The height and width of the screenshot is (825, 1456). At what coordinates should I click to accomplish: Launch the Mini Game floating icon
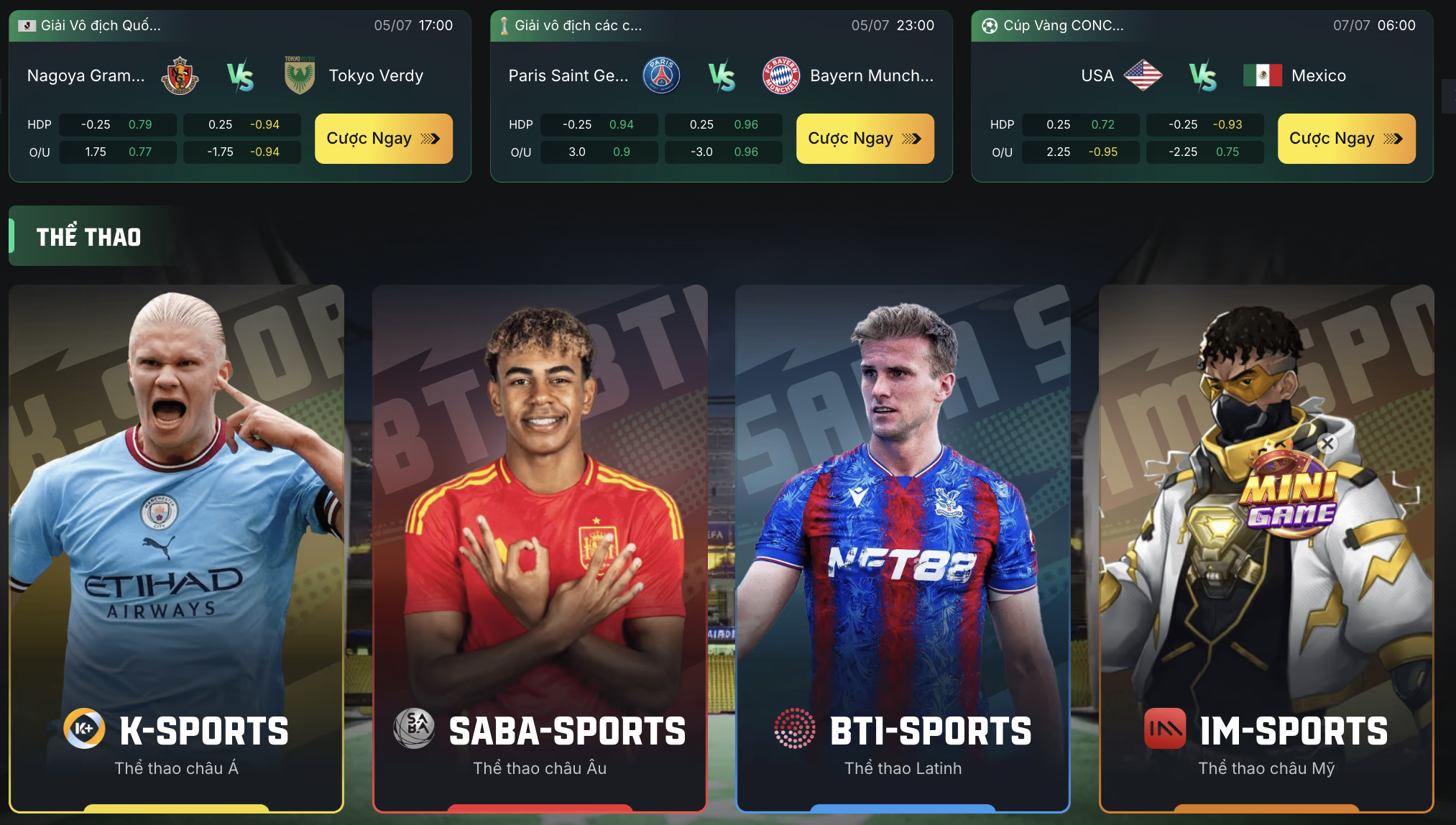click(x=1291, y=496)
